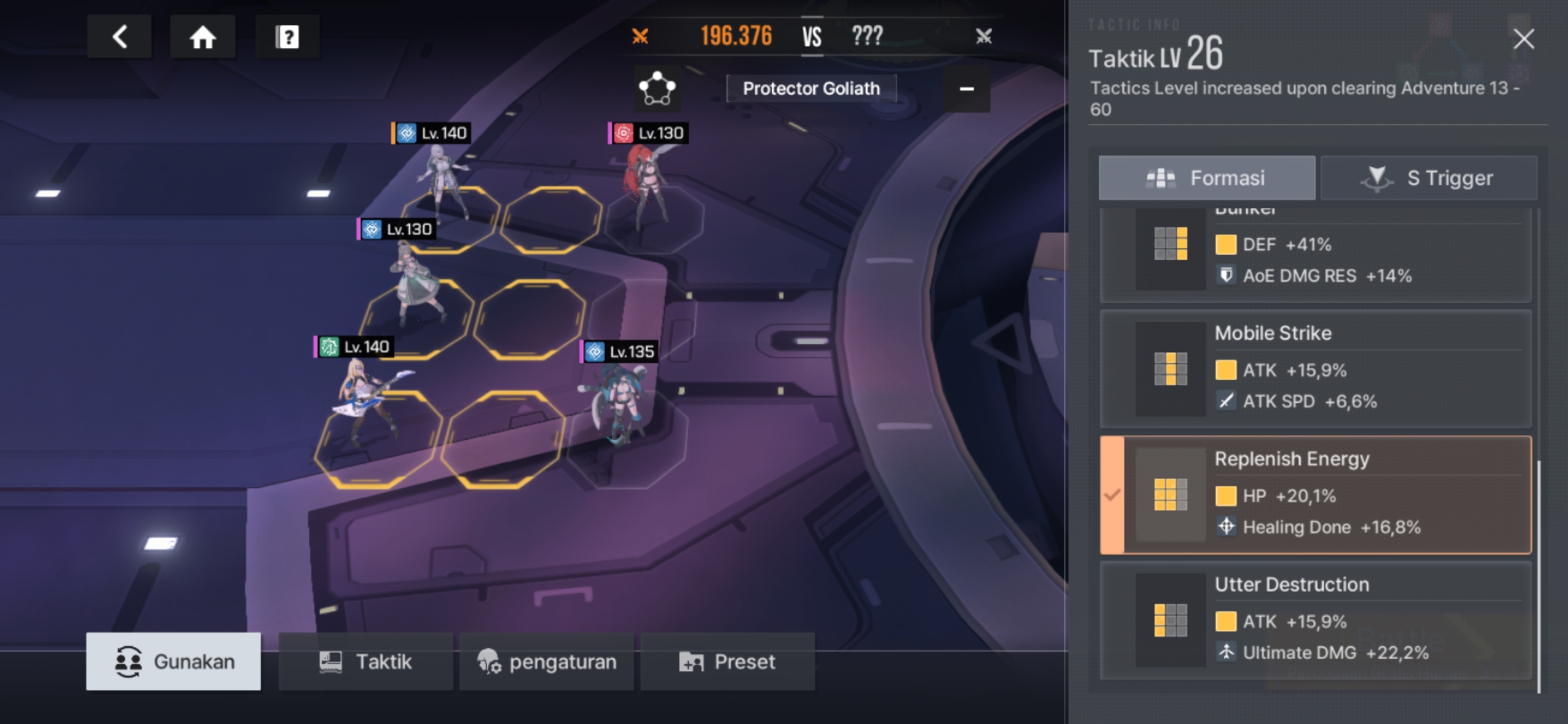The width and height of the screenshot is (1568, 724).
Task: Open pengaturan settings
Action: (546, 662)
